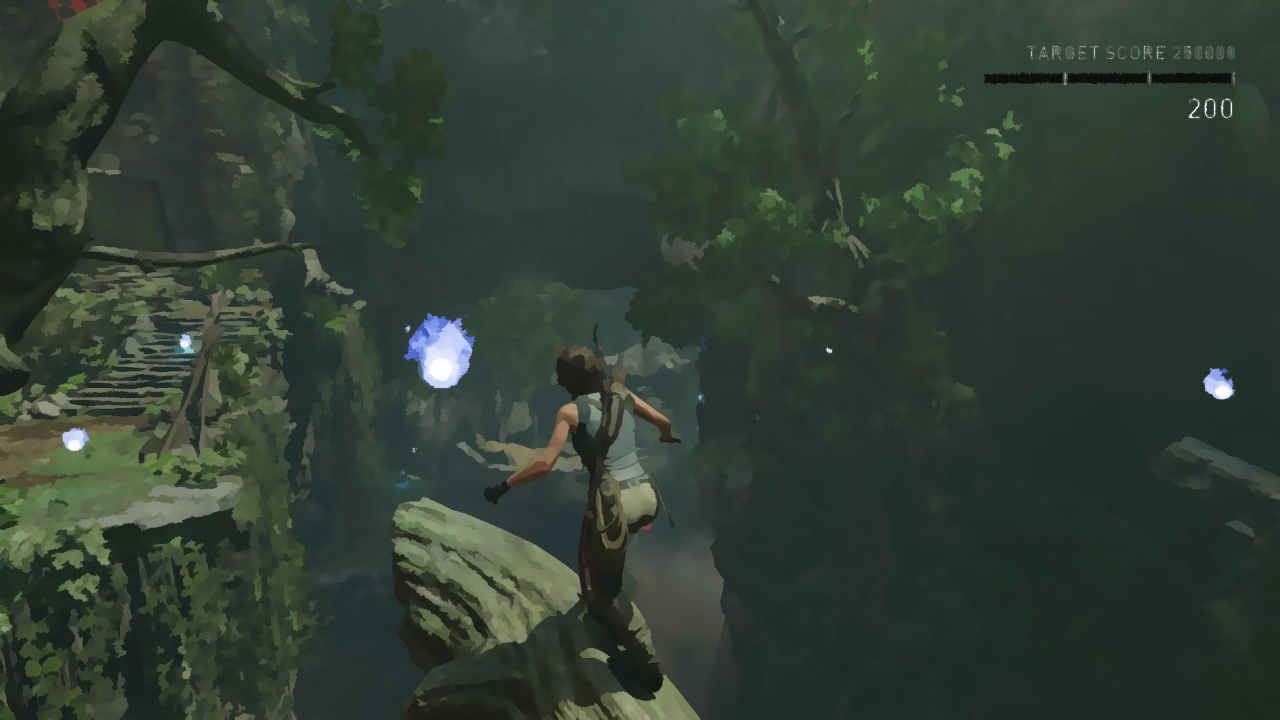Collect the large blue orb near Lara
The height and width of the screenshot is (720, 1280).
[438, 348]
